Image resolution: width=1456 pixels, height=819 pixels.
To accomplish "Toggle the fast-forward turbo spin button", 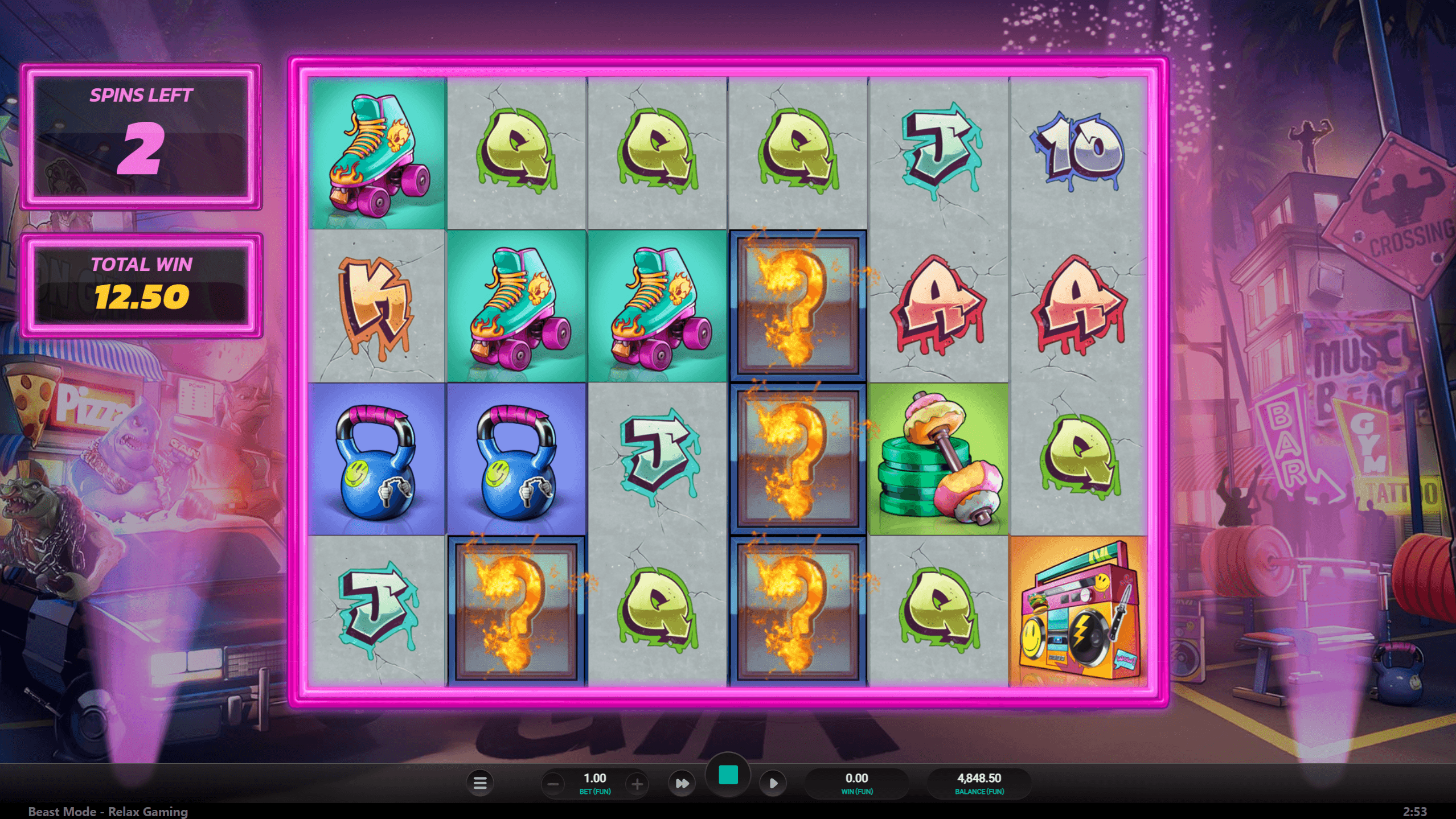I will tap(682, 784).
